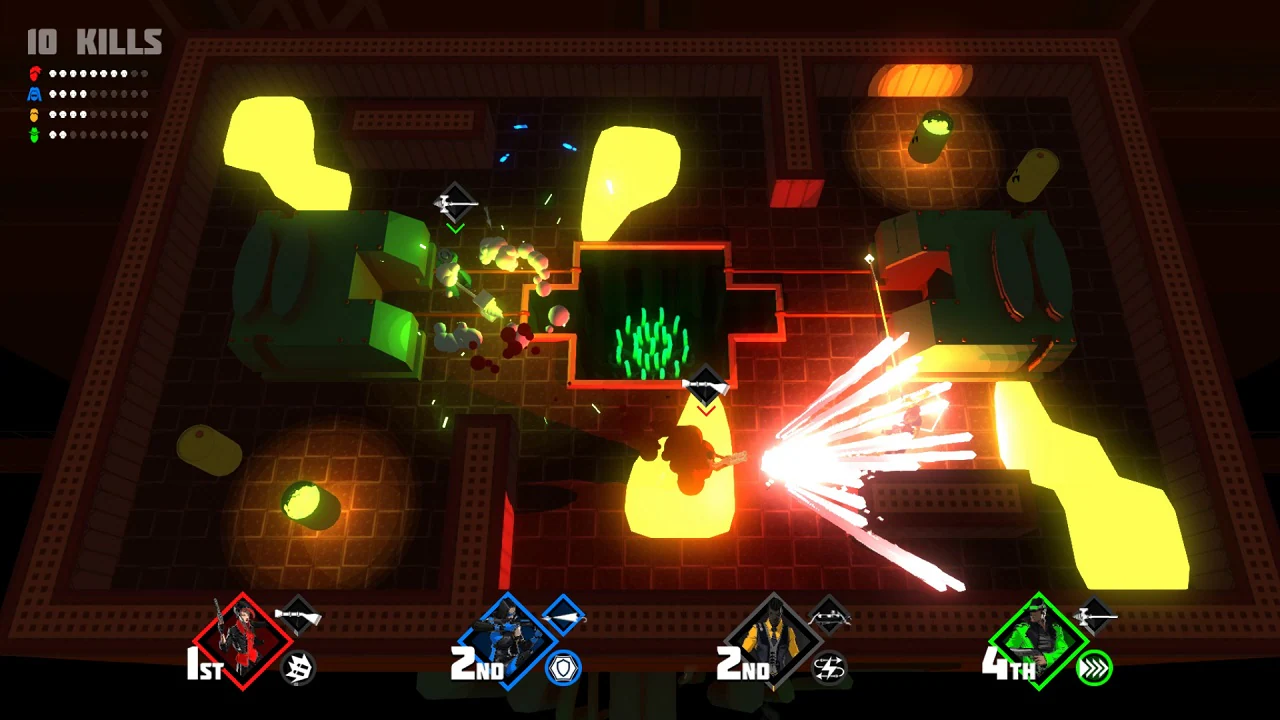Click the blue player's shield power-up icon
1280x720 pixels.
(x=562, y=667)
